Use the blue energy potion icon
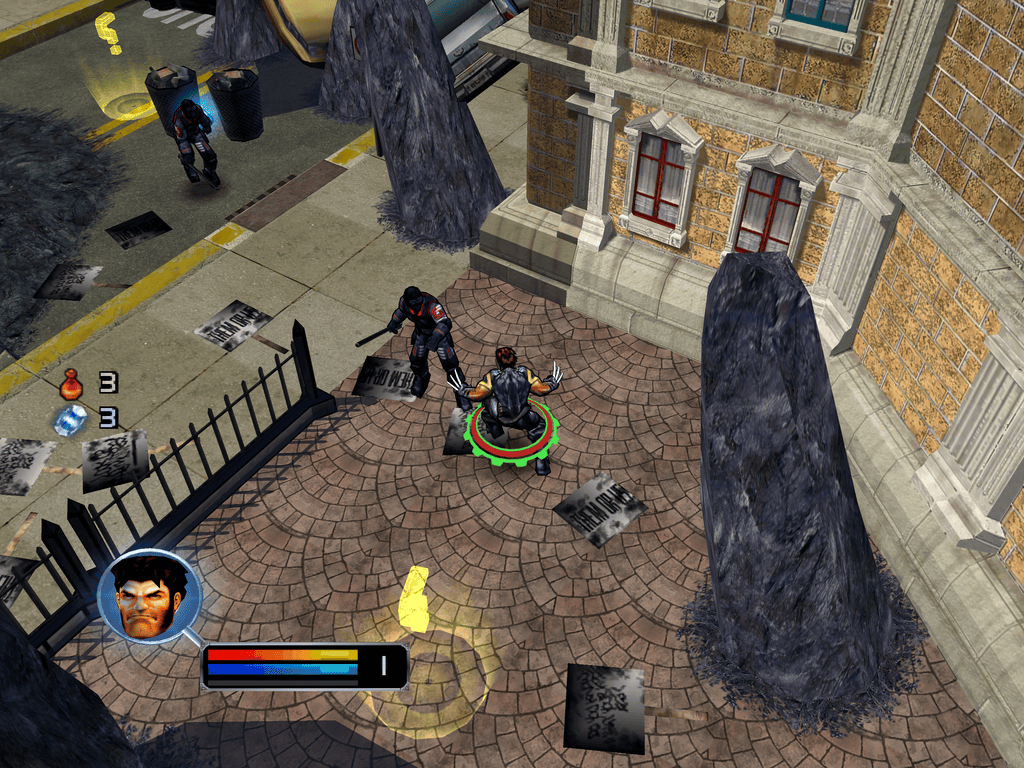Image resolution: width=1024 pixels, height=768 pixels. tap(71, 419)
